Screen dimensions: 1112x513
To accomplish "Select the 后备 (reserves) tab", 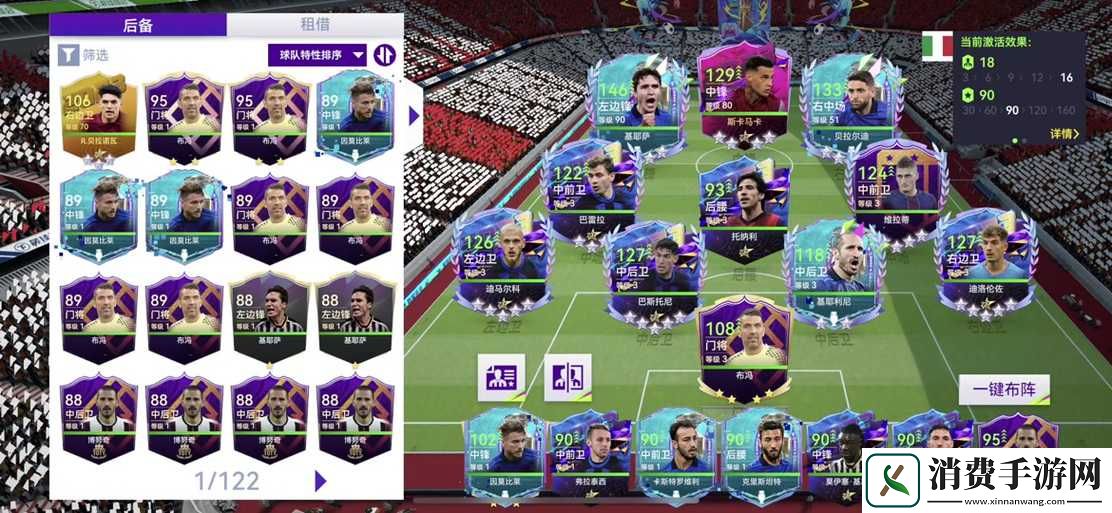I will pos(138,25).
